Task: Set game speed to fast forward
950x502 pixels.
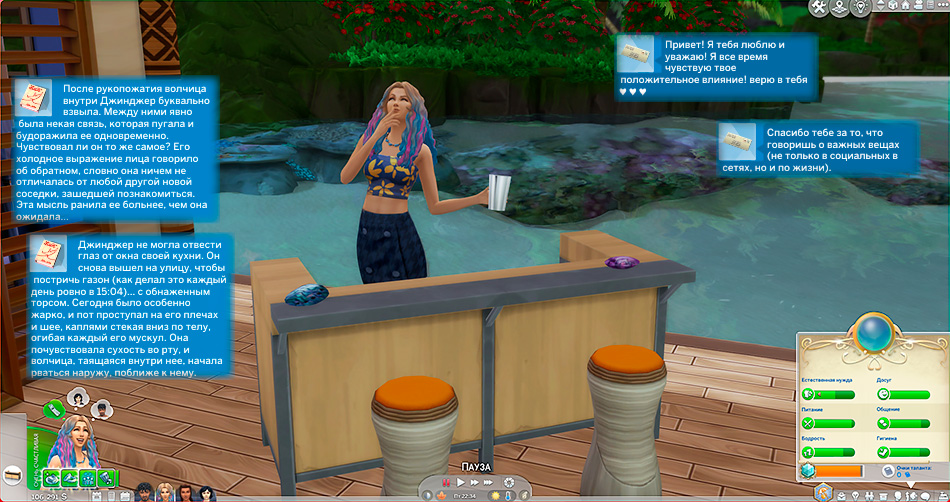Action: tap(474, 483)
